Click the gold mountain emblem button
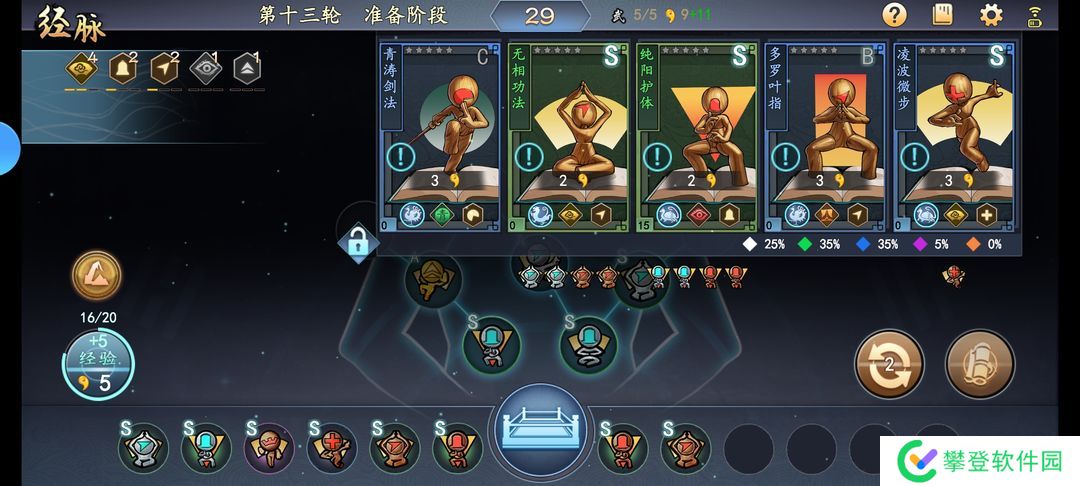Viewport: 1080px width, 486px height. coord(97,275)
